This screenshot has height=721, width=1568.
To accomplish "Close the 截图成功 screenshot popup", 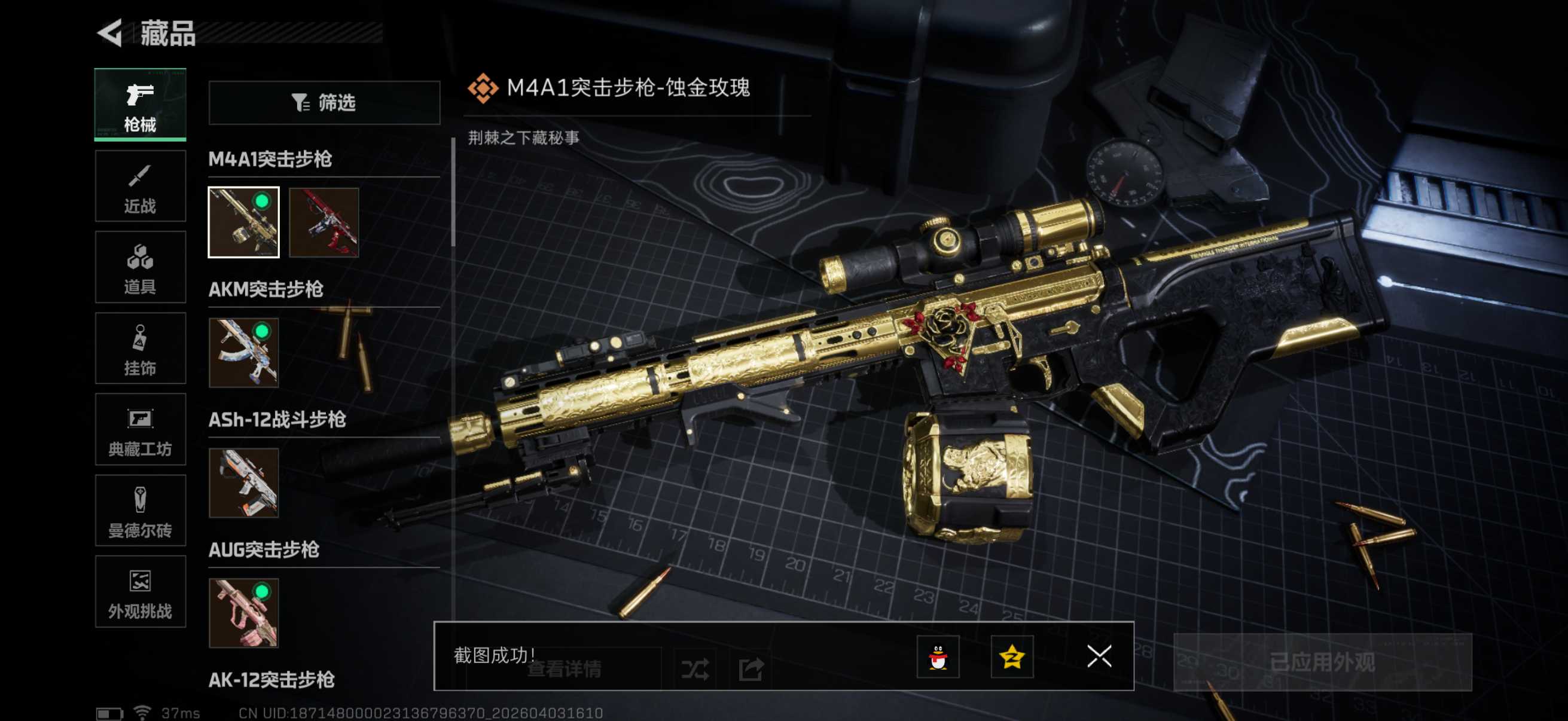I will tap(1099, 656).
